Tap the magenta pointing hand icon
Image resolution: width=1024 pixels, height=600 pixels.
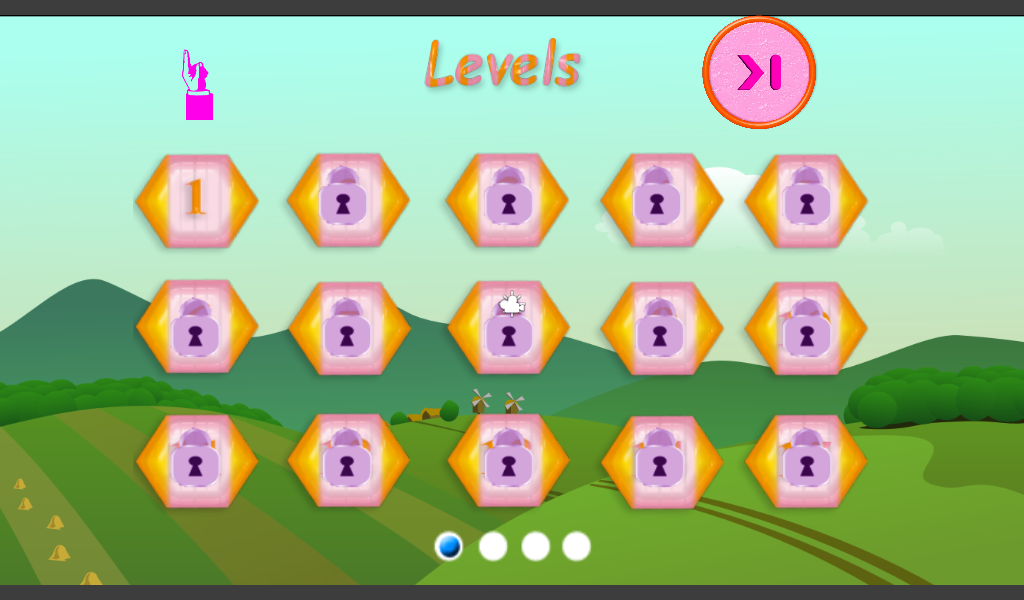(x=197, y=85)
